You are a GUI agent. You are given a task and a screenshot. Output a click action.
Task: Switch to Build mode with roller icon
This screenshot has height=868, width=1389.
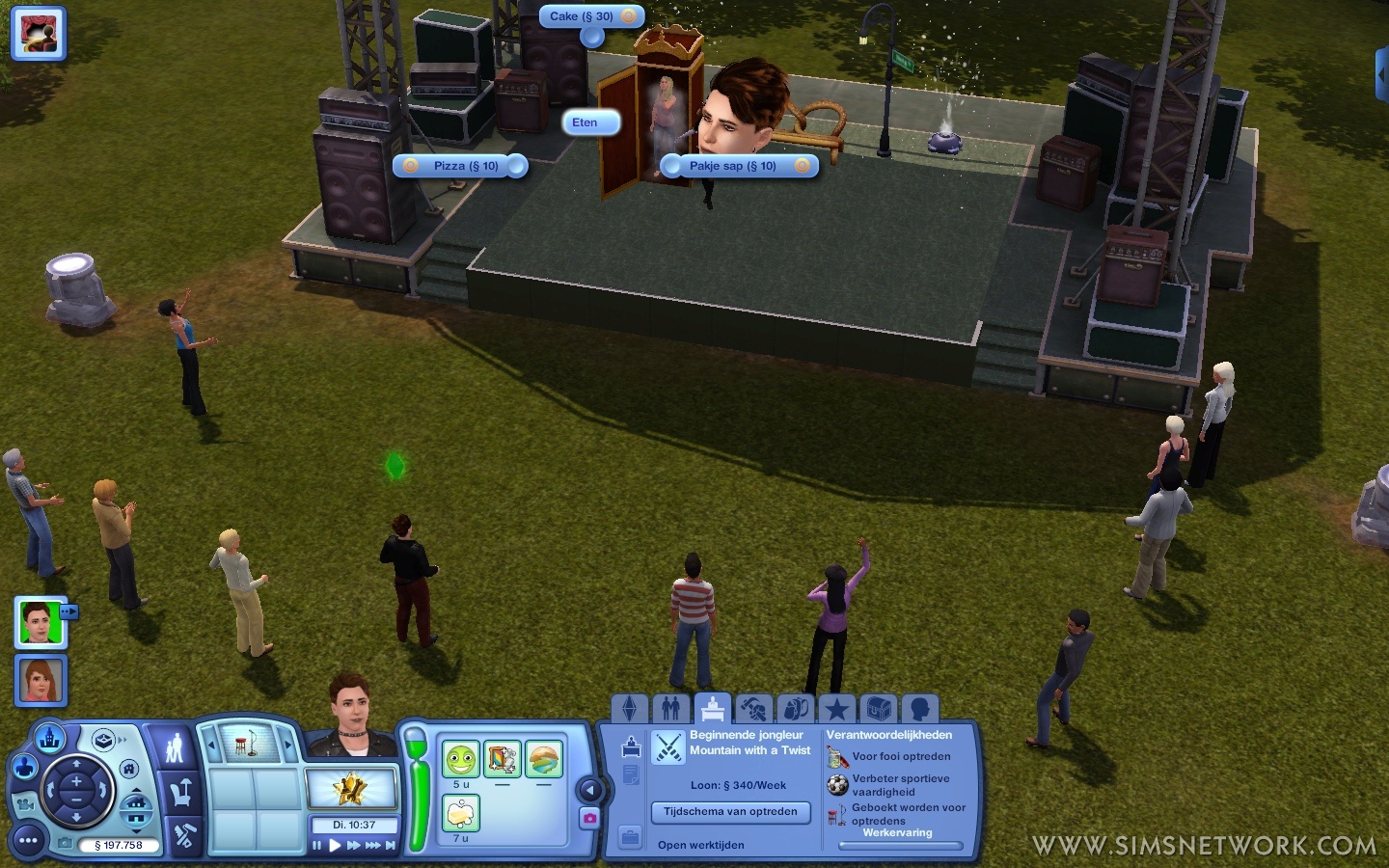pyautogui.click(x=183, y=836)
